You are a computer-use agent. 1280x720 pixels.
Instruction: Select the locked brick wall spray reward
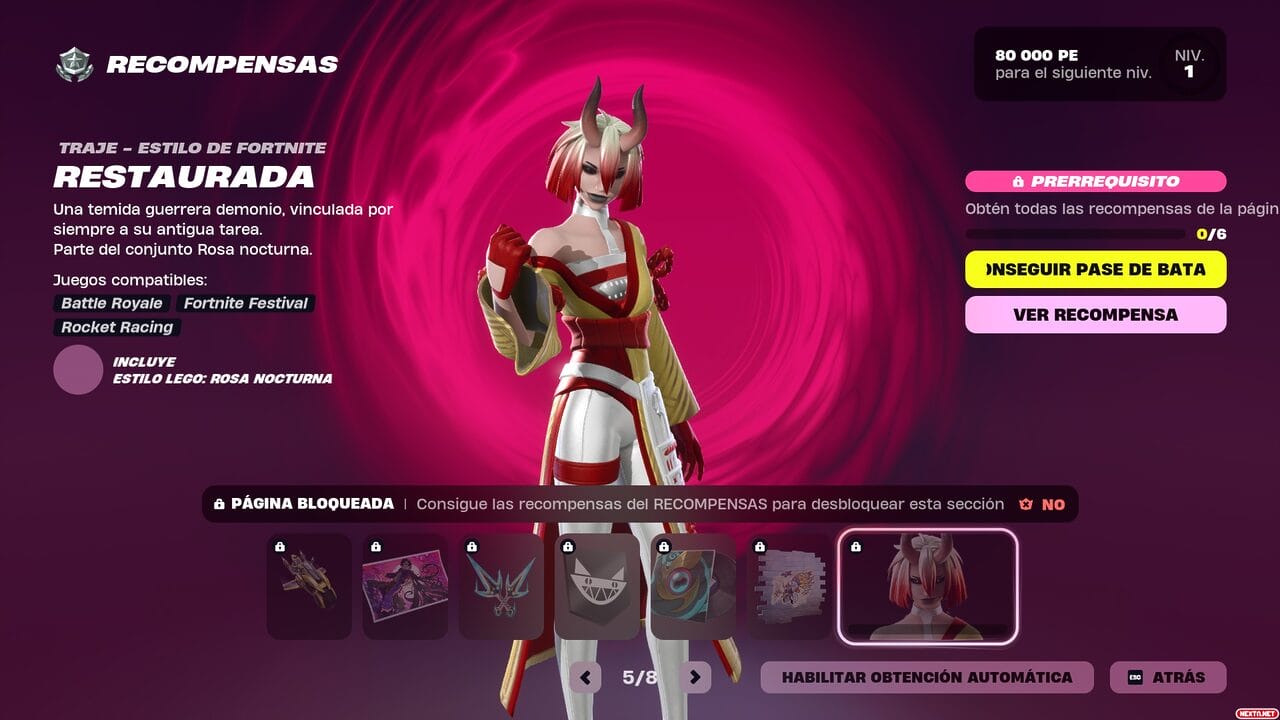point(789,587)
